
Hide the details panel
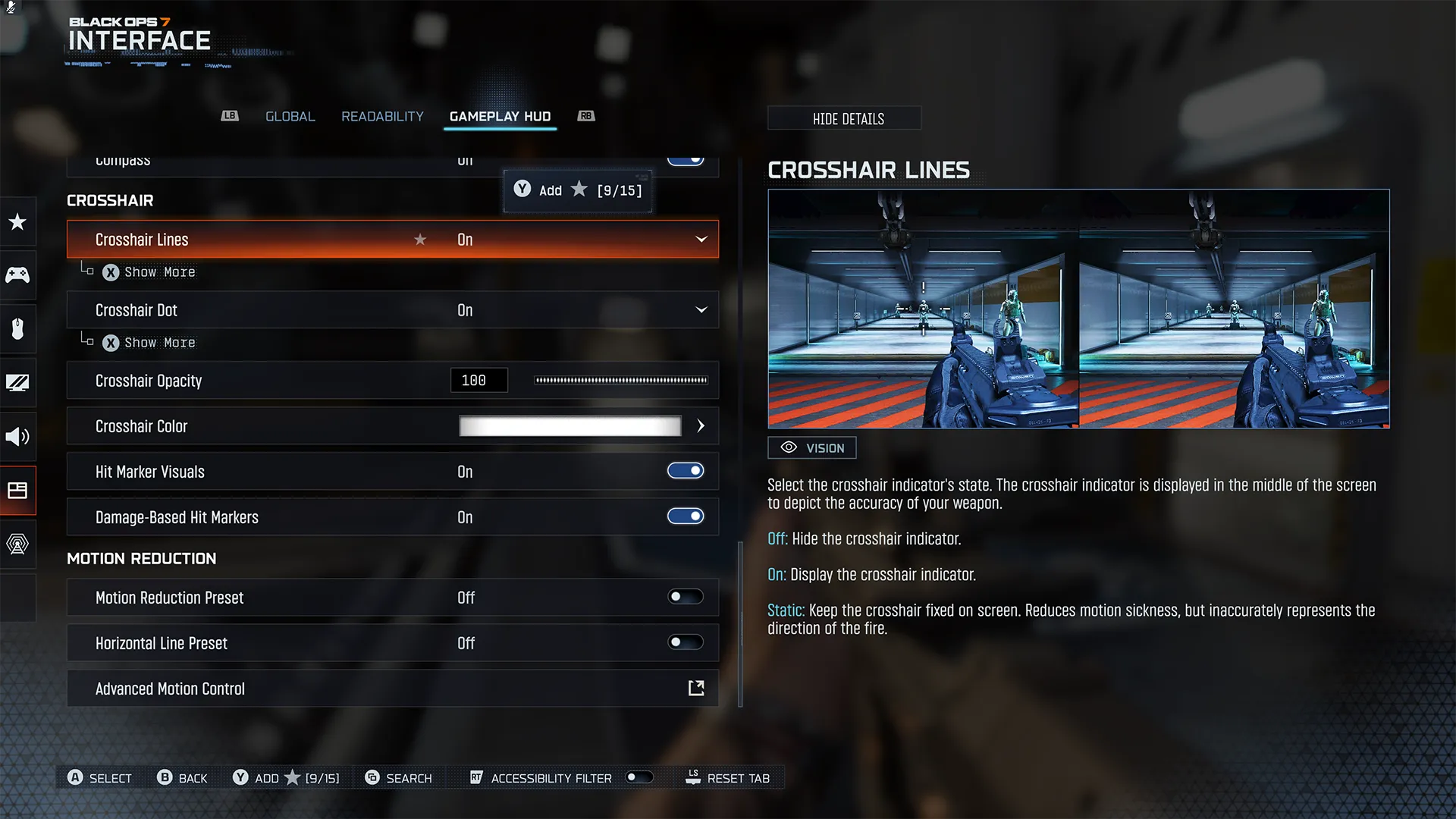coord(848,118)
